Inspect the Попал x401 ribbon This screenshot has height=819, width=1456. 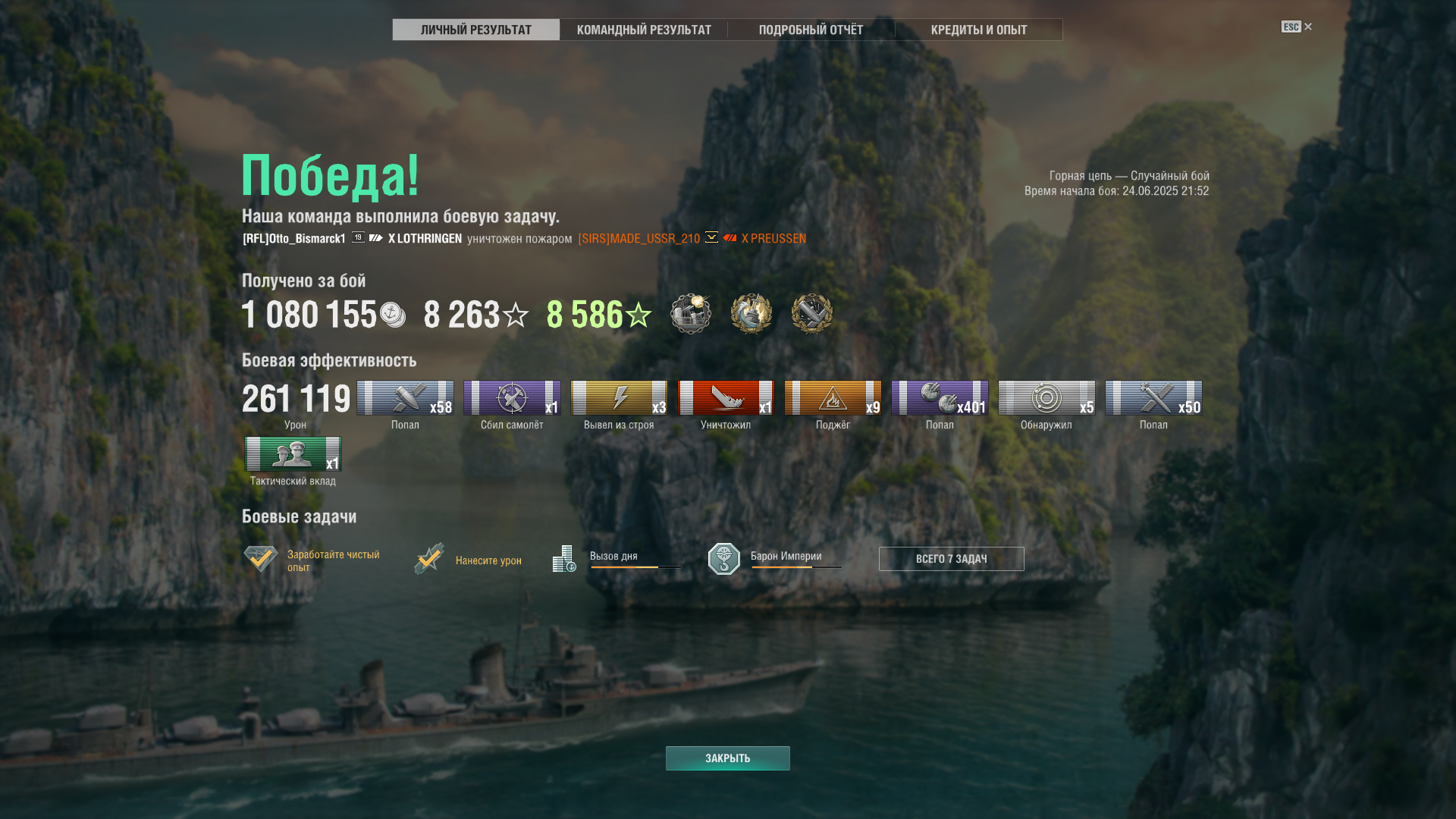[x=940, y=398]
